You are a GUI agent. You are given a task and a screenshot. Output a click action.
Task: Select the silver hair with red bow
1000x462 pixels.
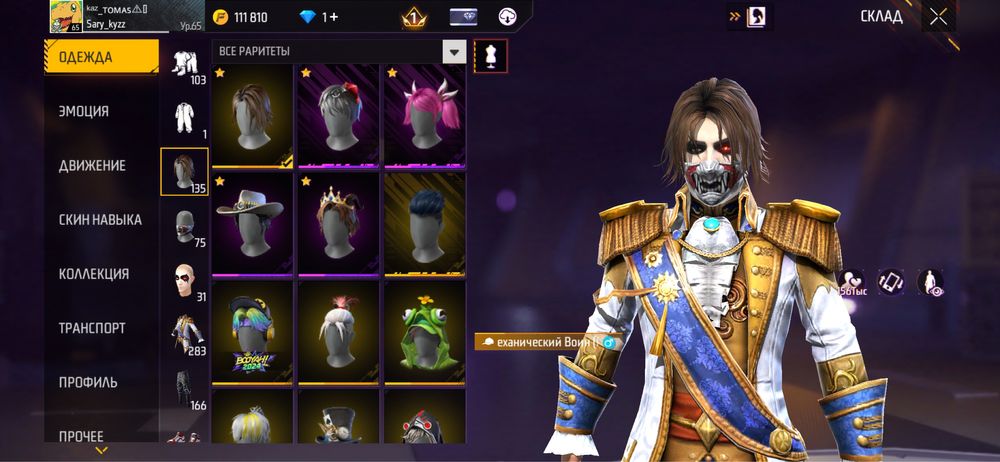pyautogui.click(x=339, y=115)
